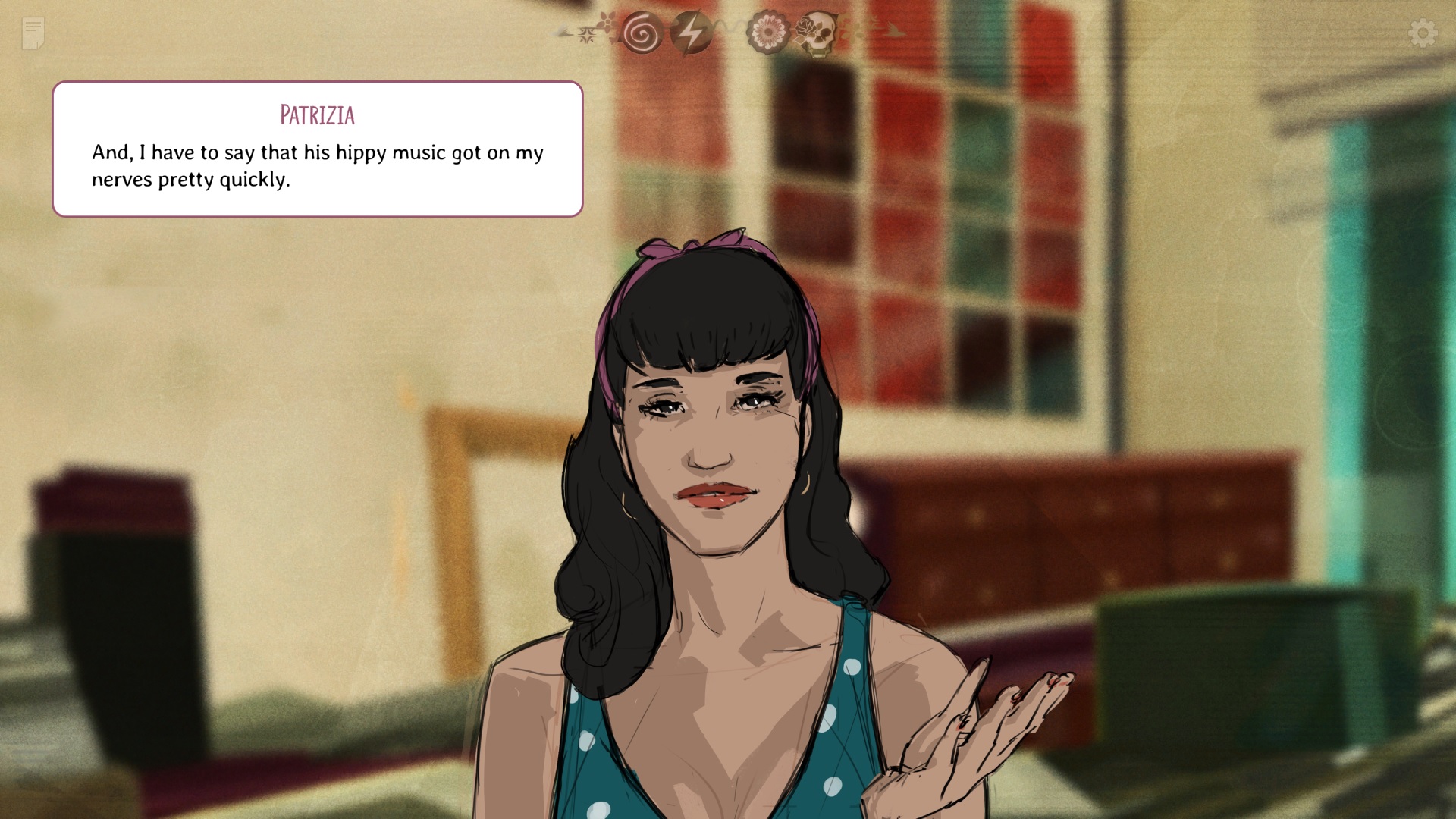Open the gear settings menu
Screen dimensions: 1456x819
tap(1423, 33)
